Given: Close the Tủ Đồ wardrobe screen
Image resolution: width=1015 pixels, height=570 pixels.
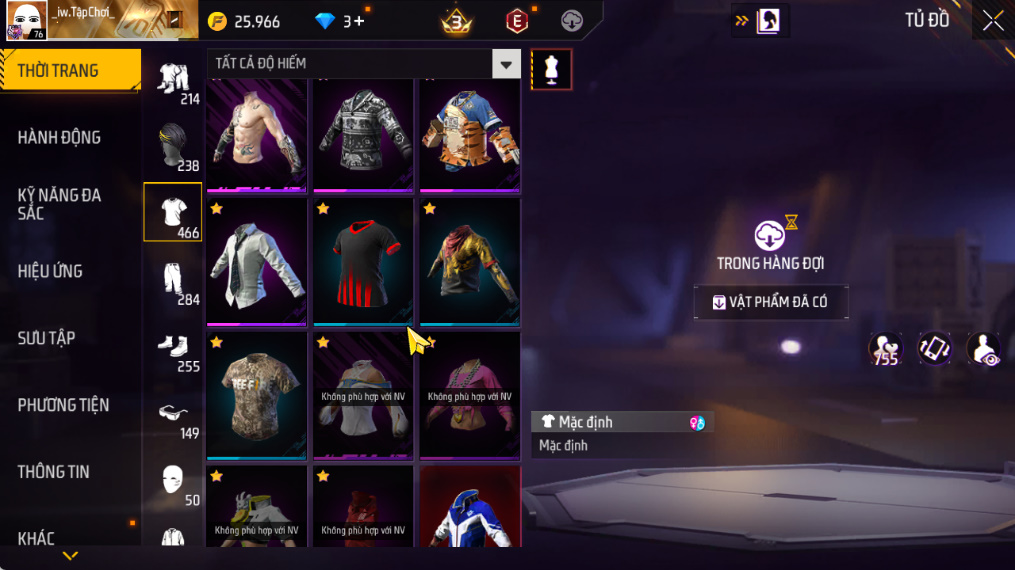Looking at the screenshot, I should tap(992, 21).
